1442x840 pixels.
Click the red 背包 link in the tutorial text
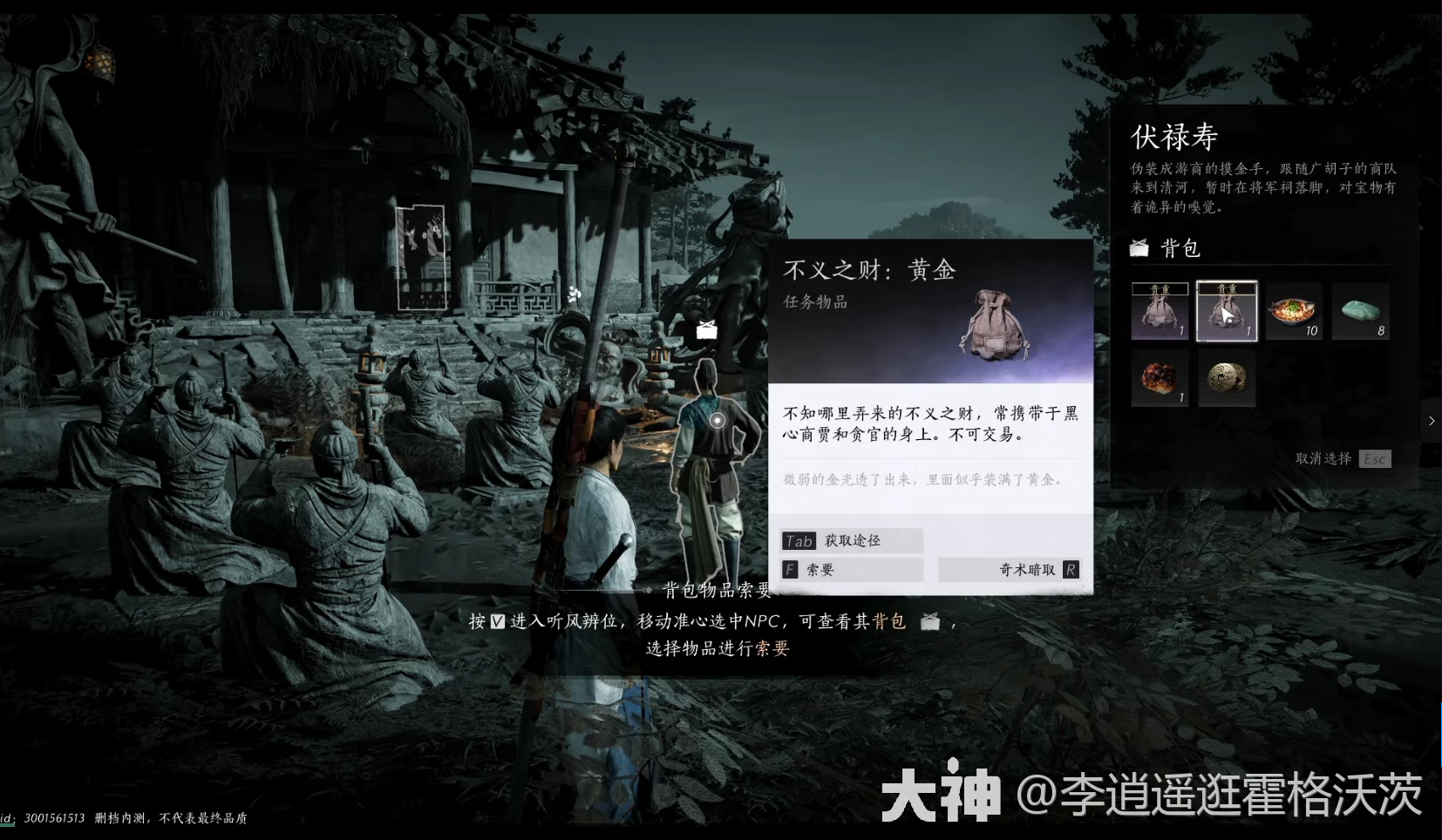889,621
